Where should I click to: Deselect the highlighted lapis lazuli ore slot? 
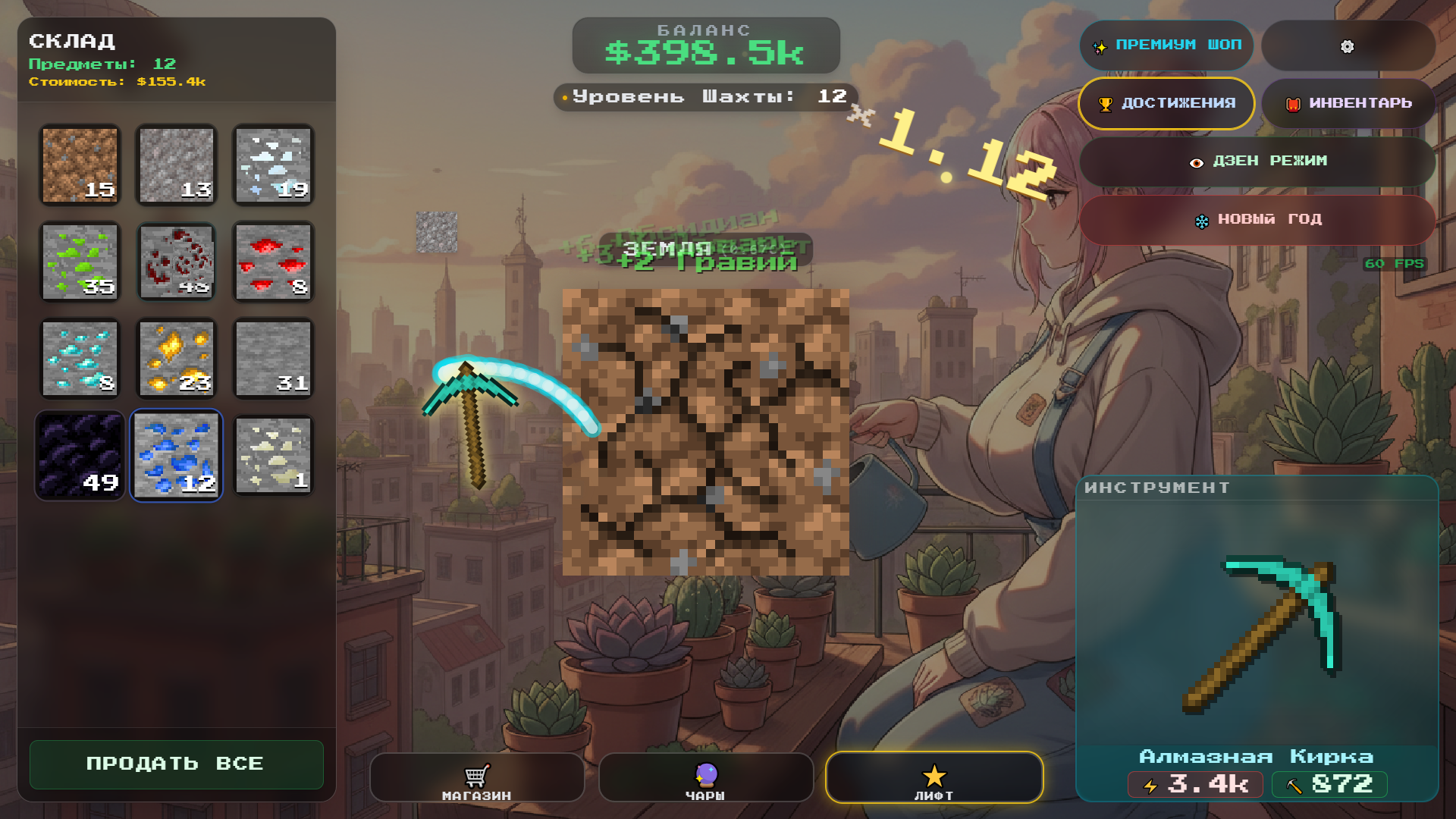[176, 455]
